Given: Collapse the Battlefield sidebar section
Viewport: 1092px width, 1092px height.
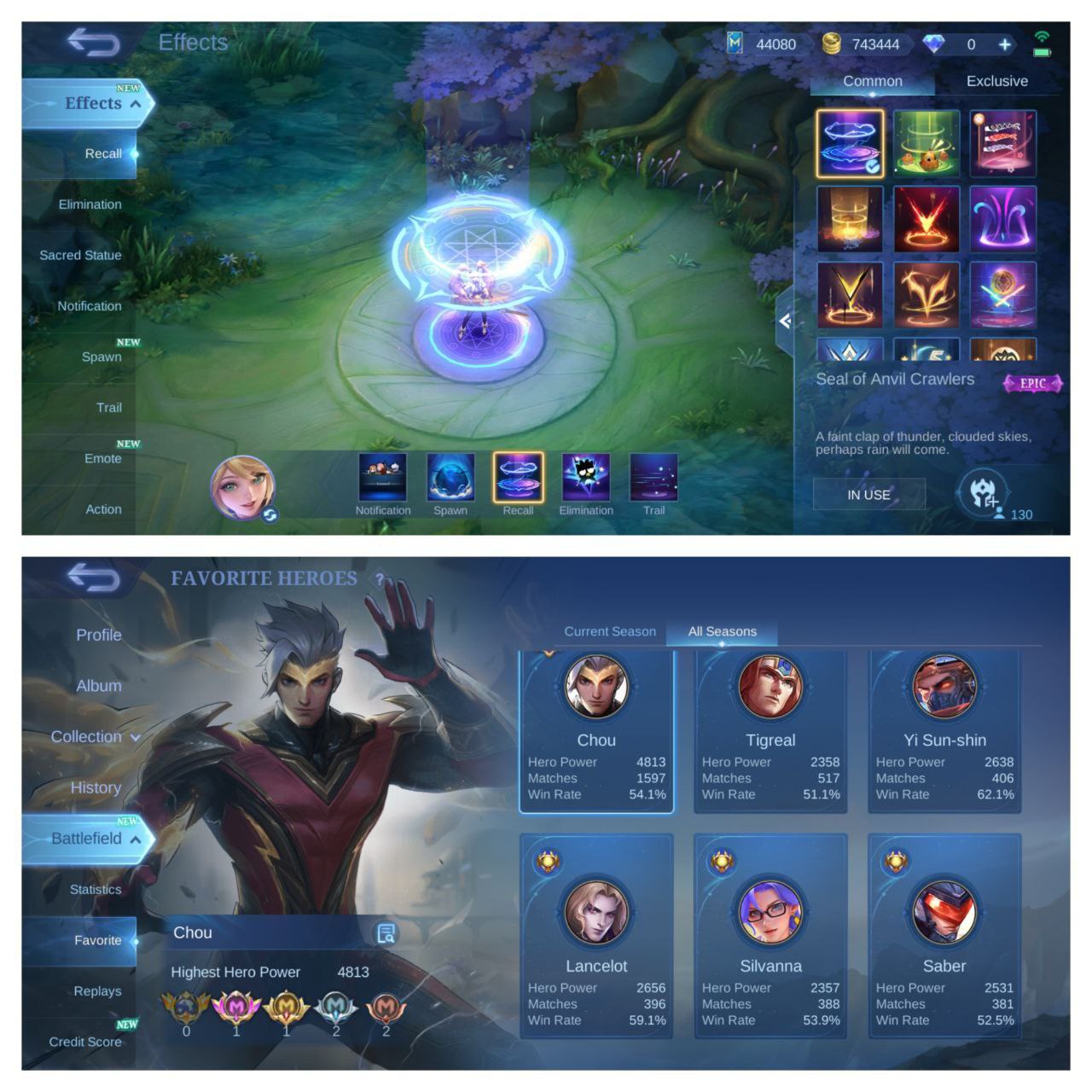Looking at the screenshot, I should [136, 839].
